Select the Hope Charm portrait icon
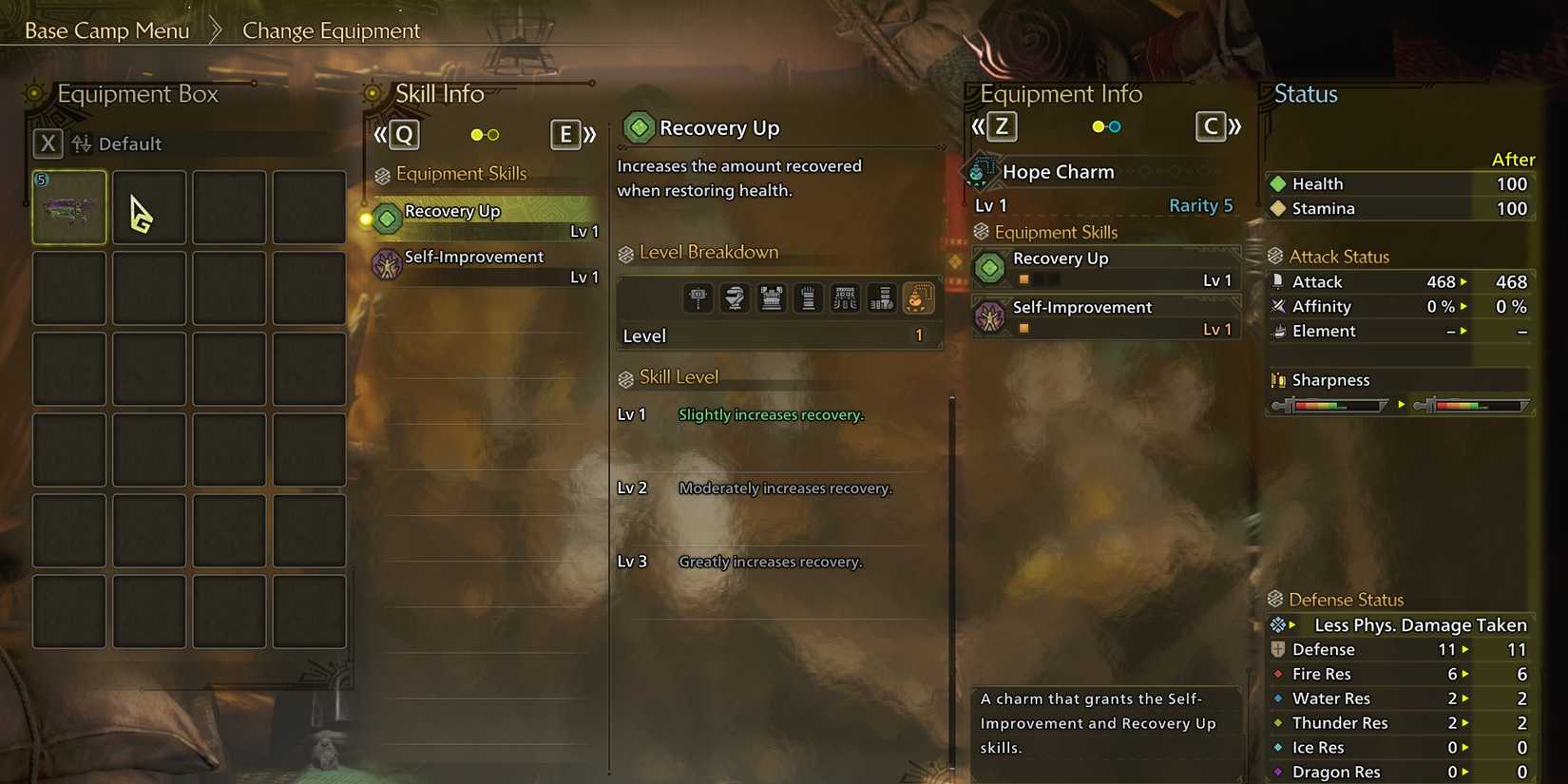Screen dimensions: 1568x784 pos(981,171)
